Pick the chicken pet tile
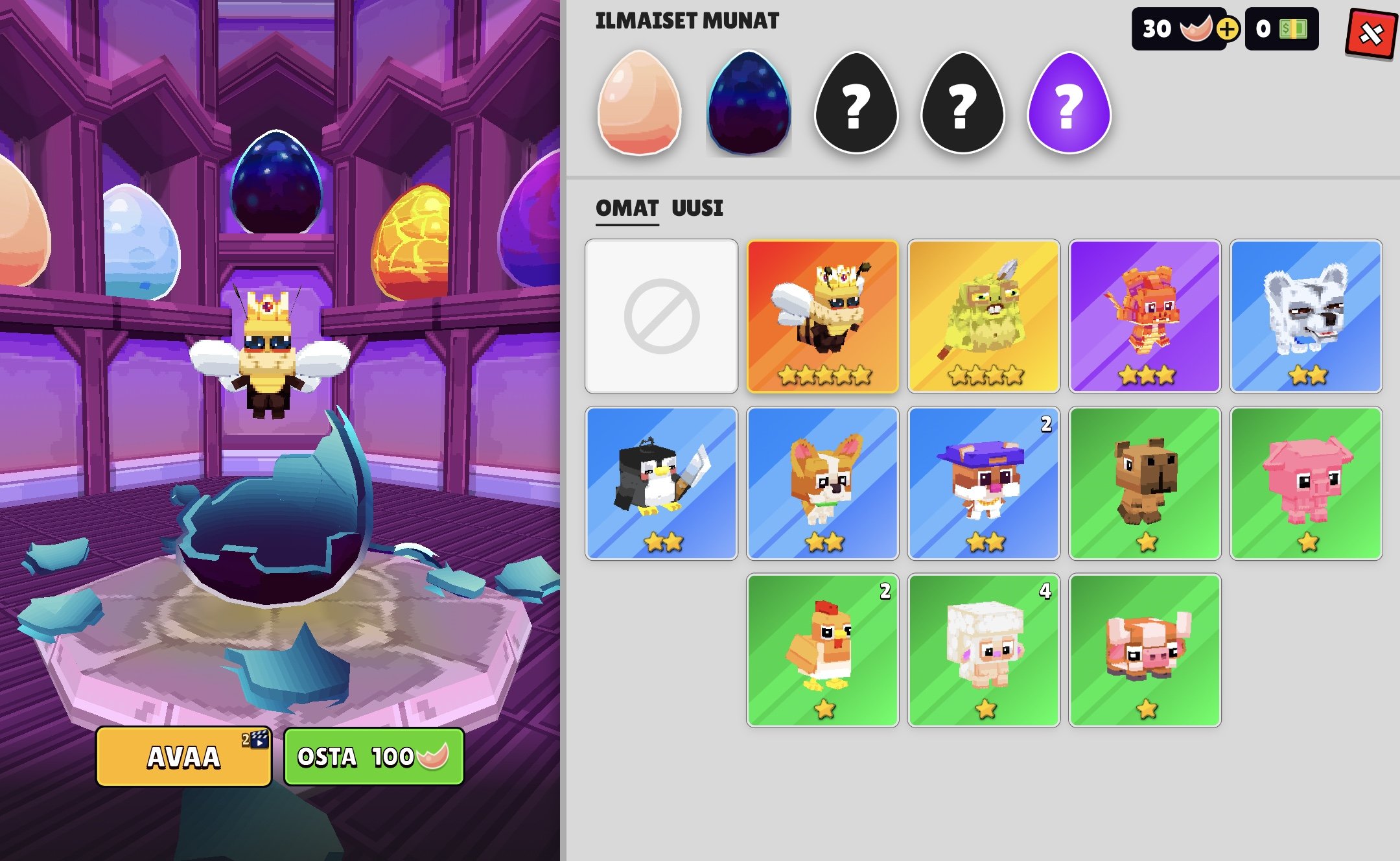1400x861 pixels. [822, 650]
